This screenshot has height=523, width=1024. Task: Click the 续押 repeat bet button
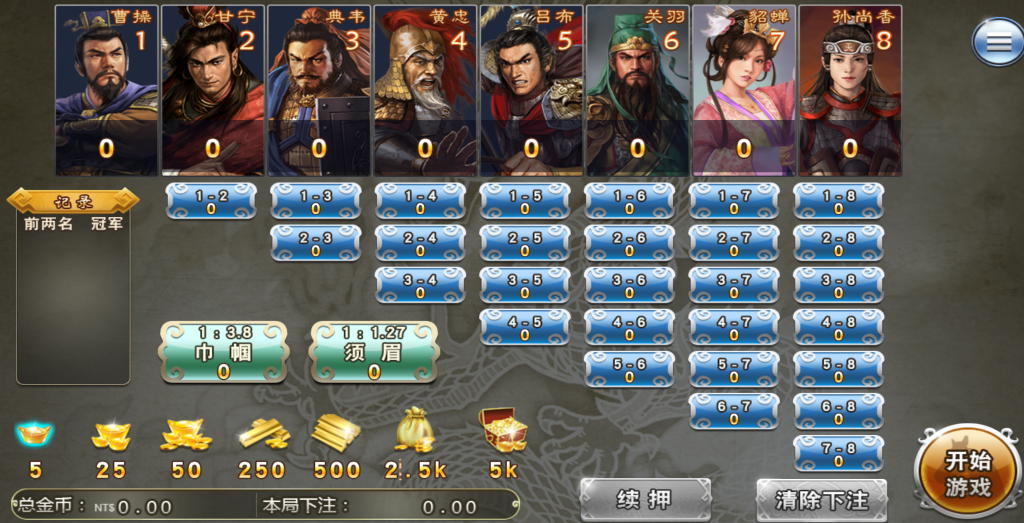tap(645, 499)
